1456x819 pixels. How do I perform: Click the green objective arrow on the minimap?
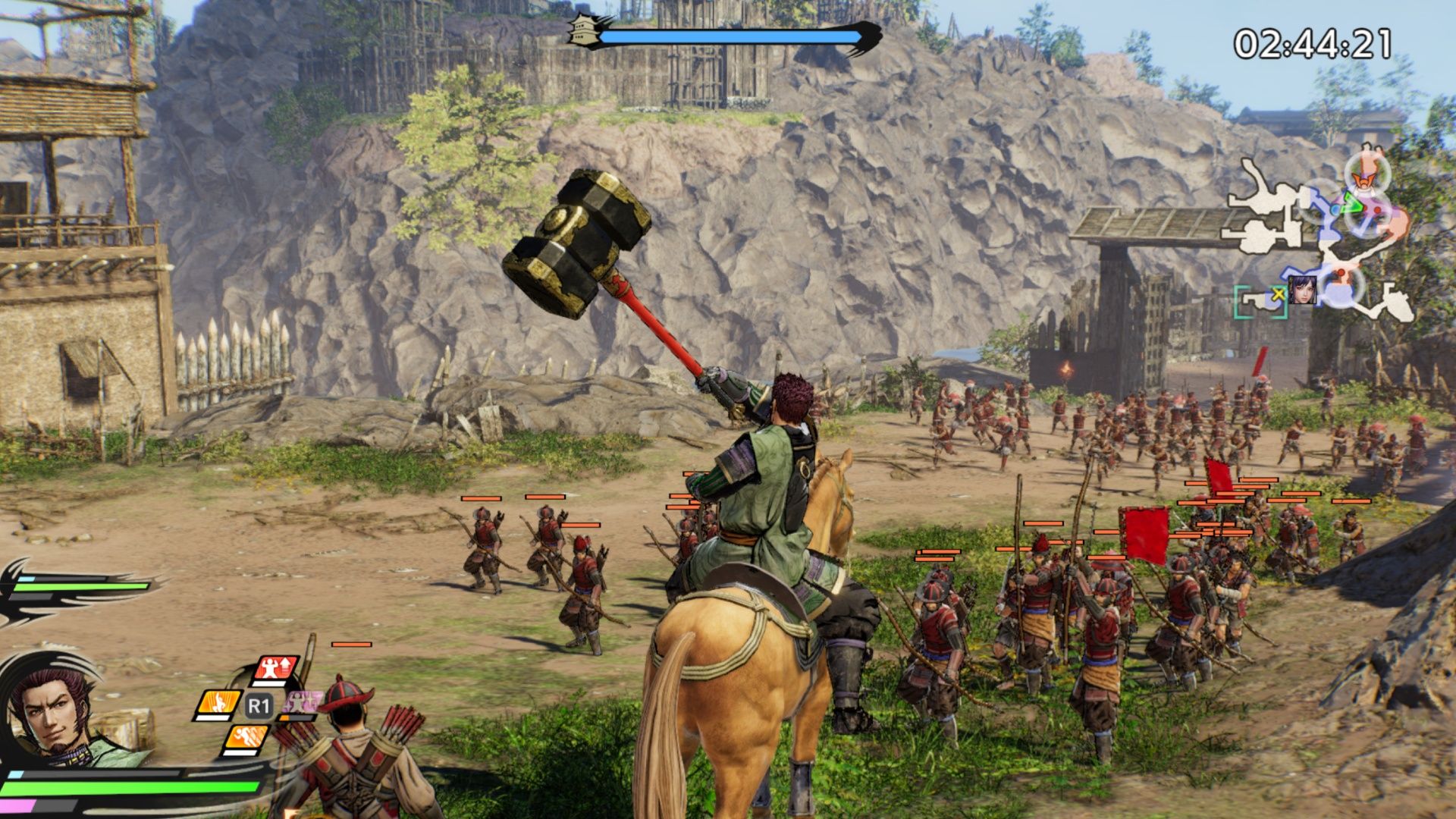click(1351, 203)
